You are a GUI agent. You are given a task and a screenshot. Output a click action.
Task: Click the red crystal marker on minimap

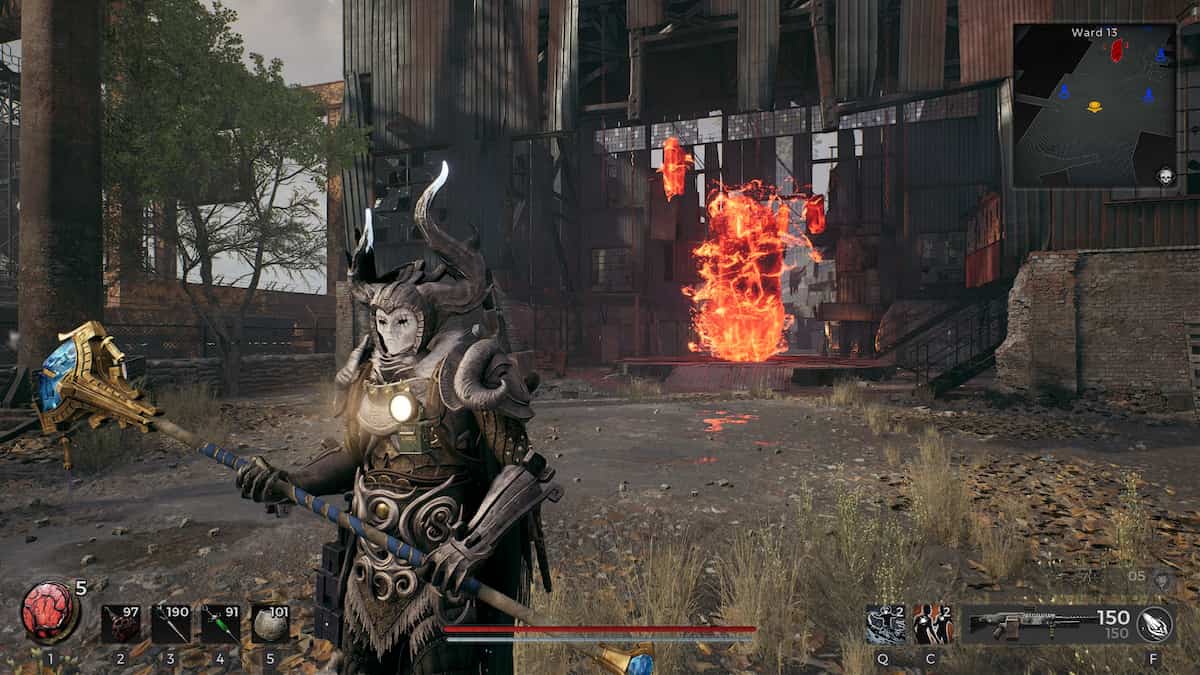[x=1116, y=50]
